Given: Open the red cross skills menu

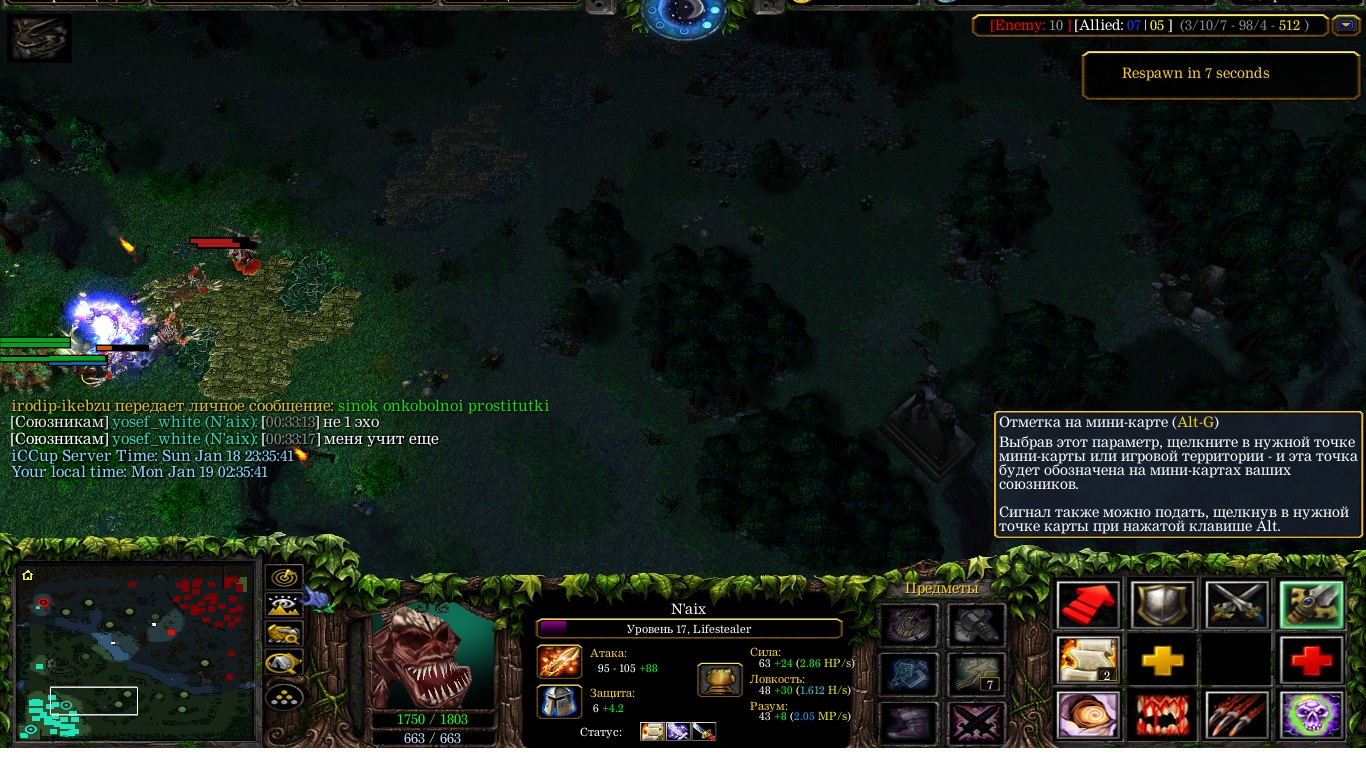Looking at the screenshot, I should (1311, 660).
